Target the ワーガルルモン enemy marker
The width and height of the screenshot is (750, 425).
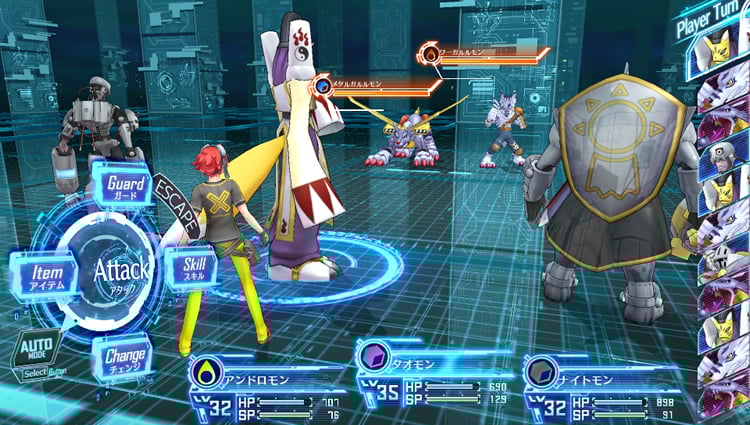(x=431, y=51)
